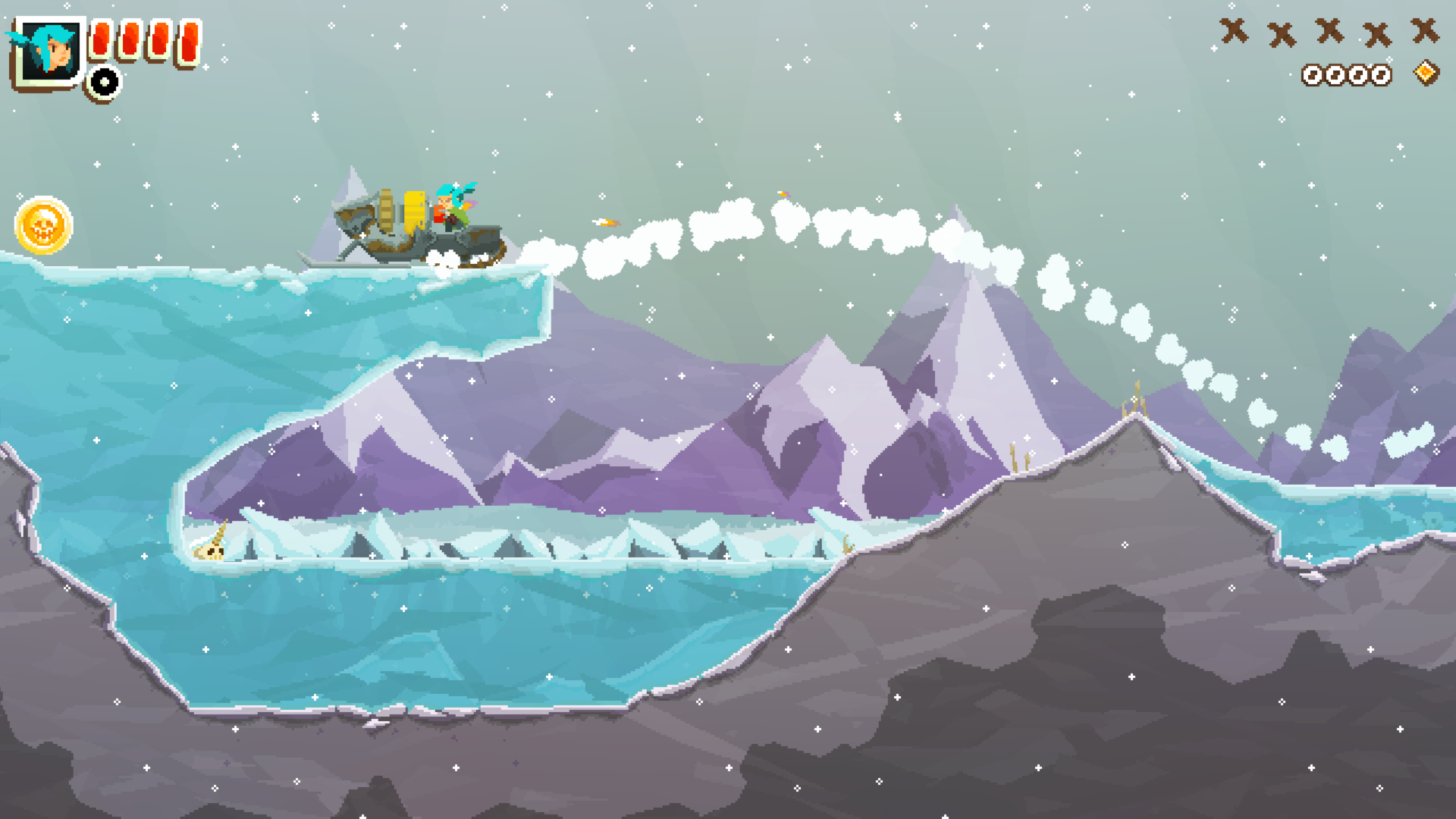Click the second X objective marker
Image resolution: width=1456 pixels, height=819 pixels.
pos(1282,33)
